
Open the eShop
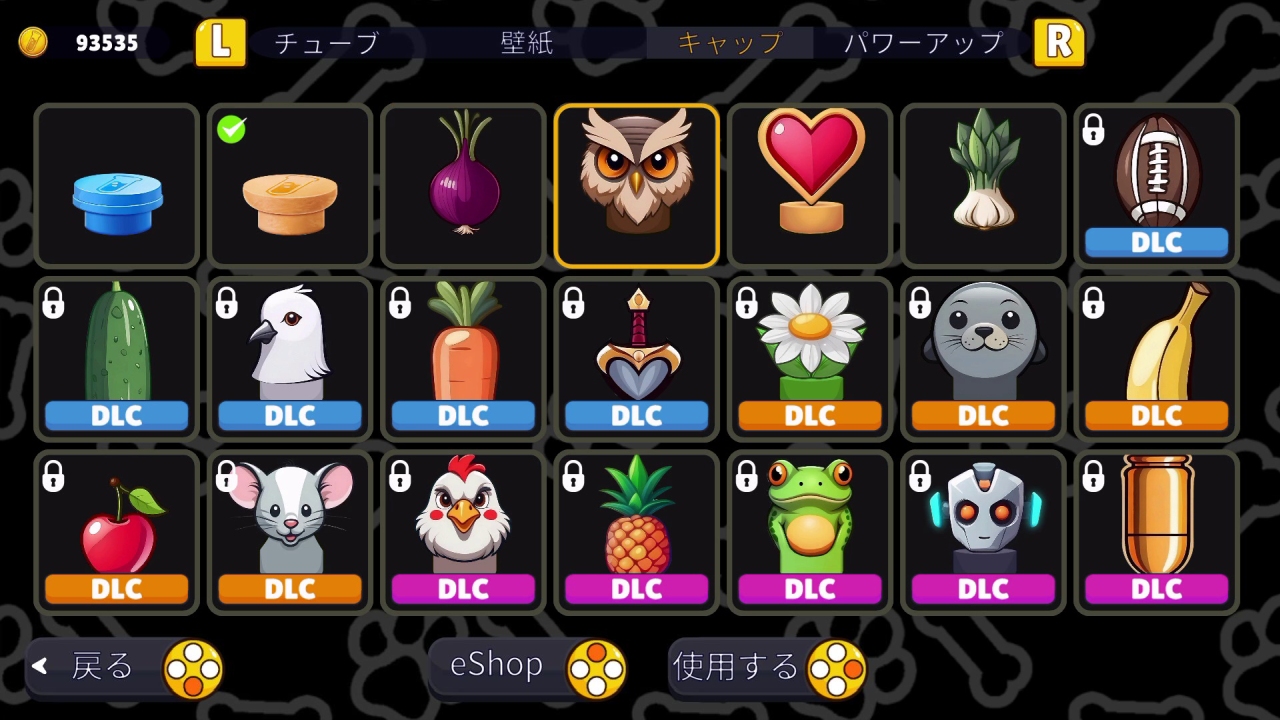click(x=494, y=664)
